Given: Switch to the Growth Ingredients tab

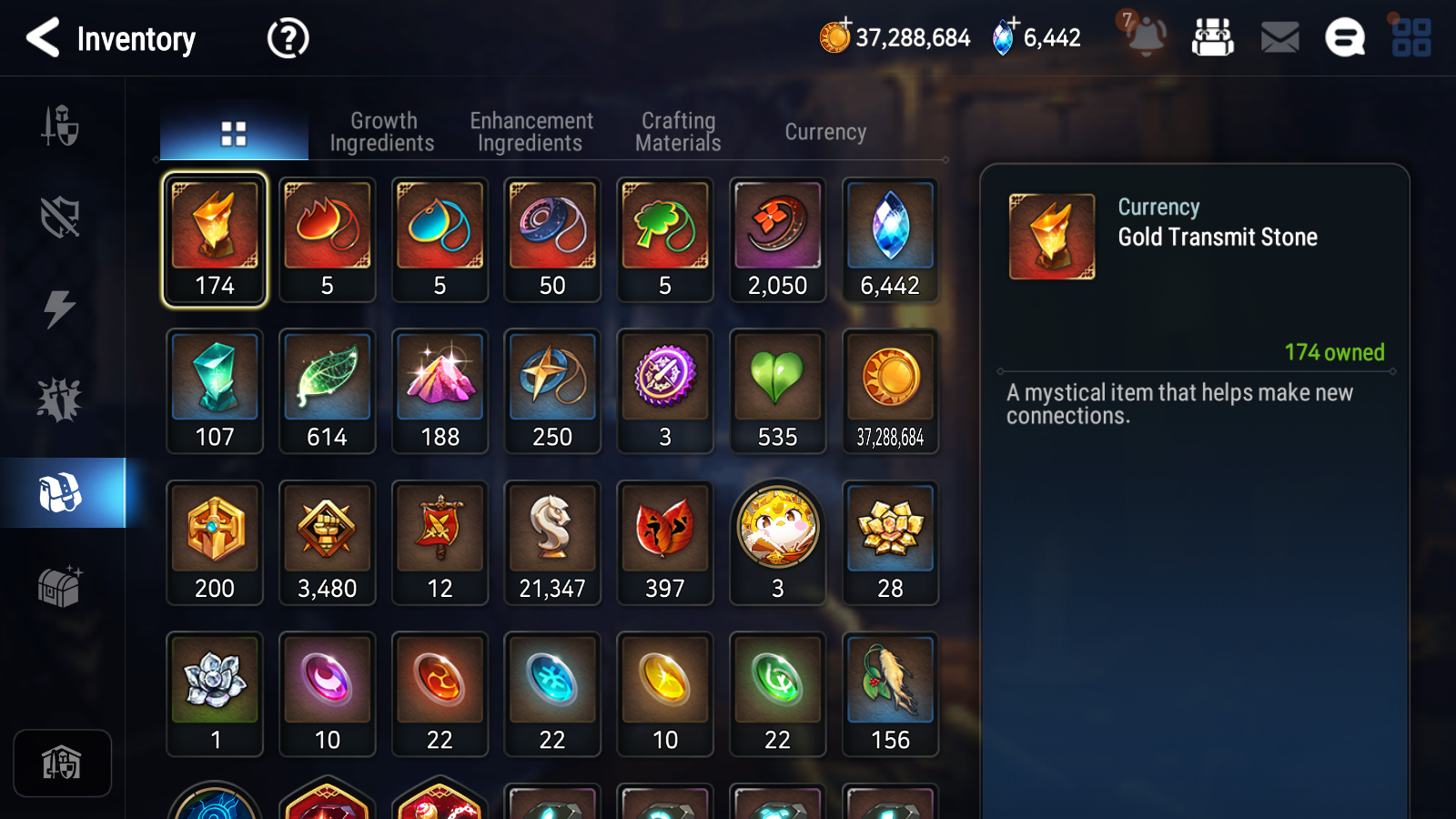Looking at the screenshot, I should coord(383,131).
